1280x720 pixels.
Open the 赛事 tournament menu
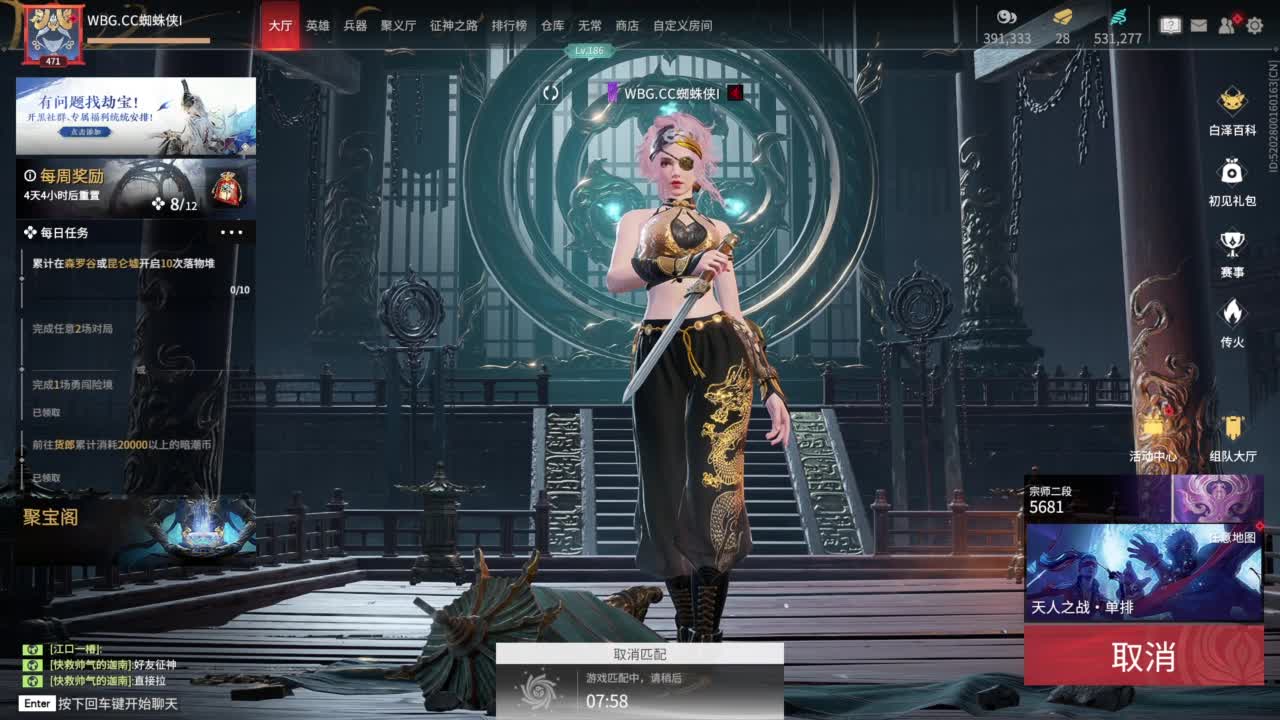click(1232, 252)
